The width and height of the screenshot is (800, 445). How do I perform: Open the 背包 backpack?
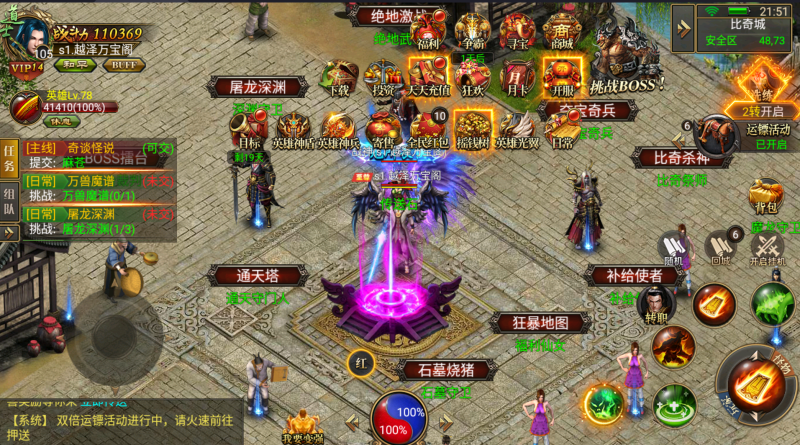point(766,195)
